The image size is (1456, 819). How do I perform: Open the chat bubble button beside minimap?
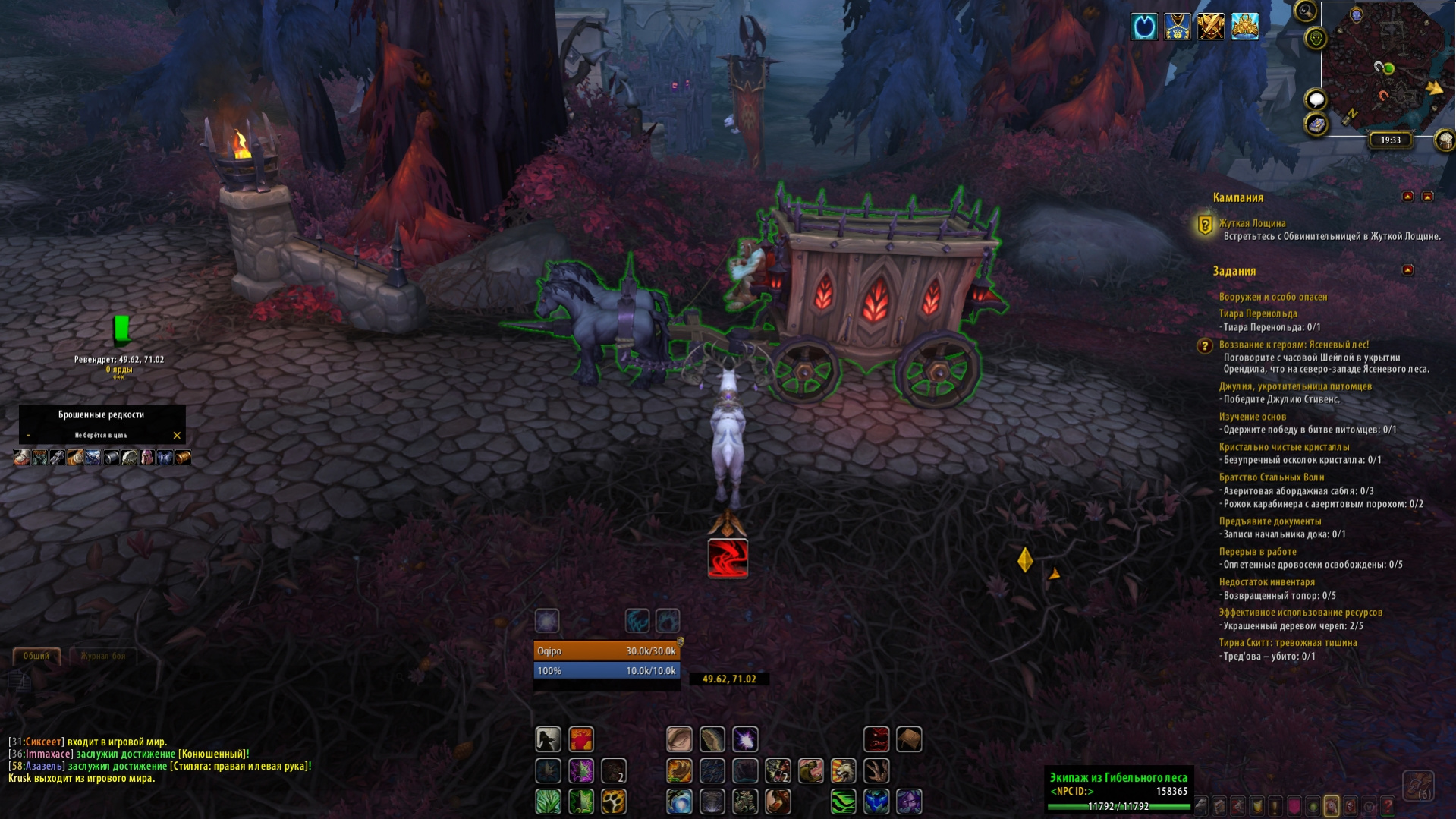point(1316,99)
